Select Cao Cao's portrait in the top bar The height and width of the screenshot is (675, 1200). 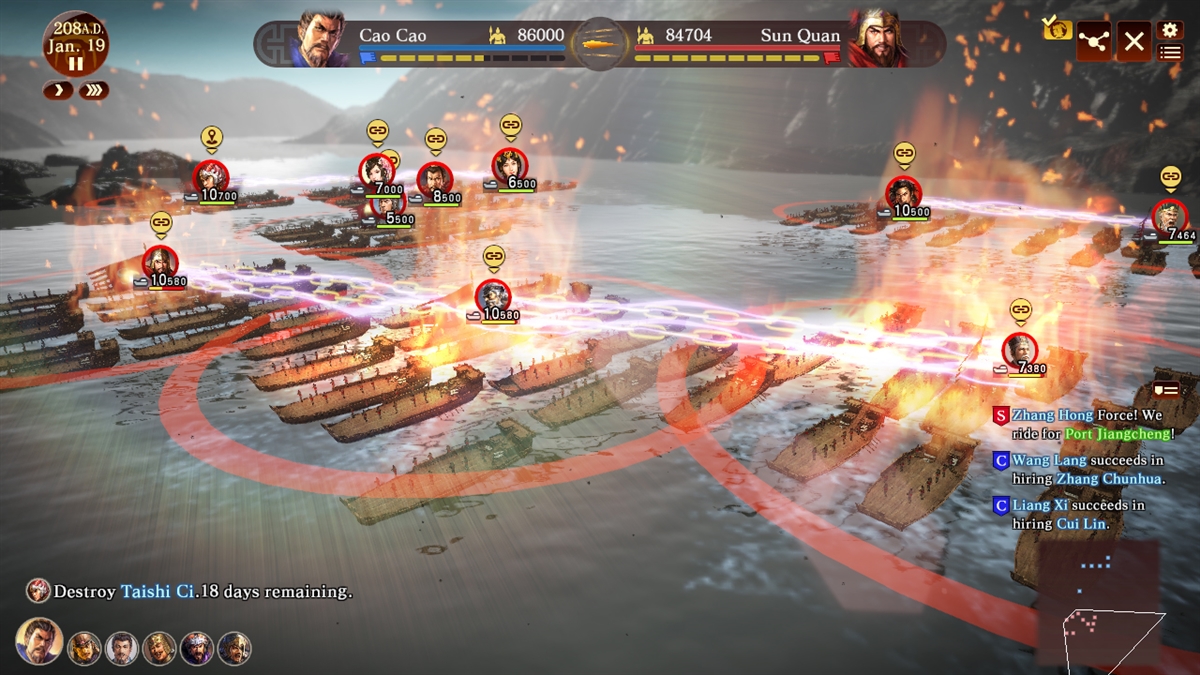320,40
